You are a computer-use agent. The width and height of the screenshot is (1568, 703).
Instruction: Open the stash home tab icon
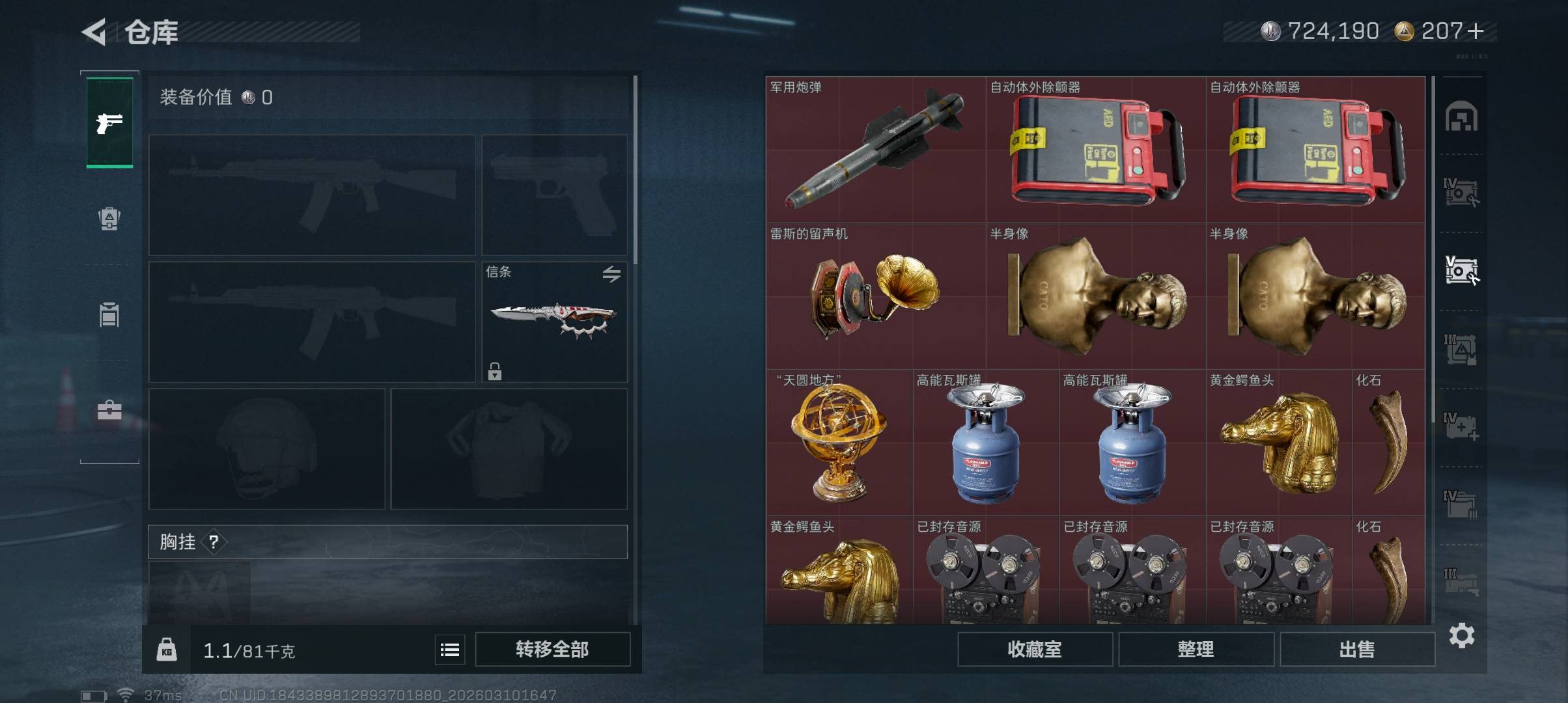(x=1461, y=117)
